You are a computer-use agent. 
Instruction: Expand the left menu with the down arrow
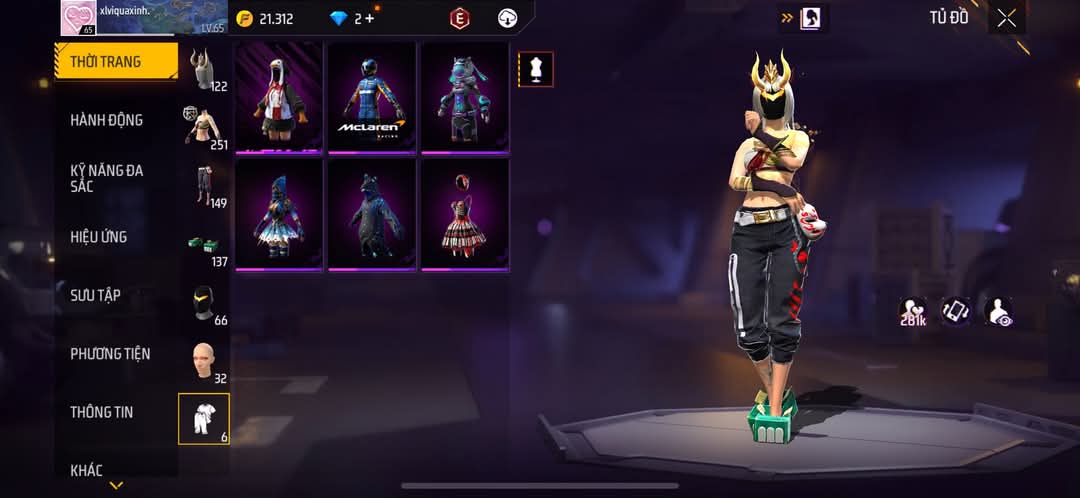point(116,486)
